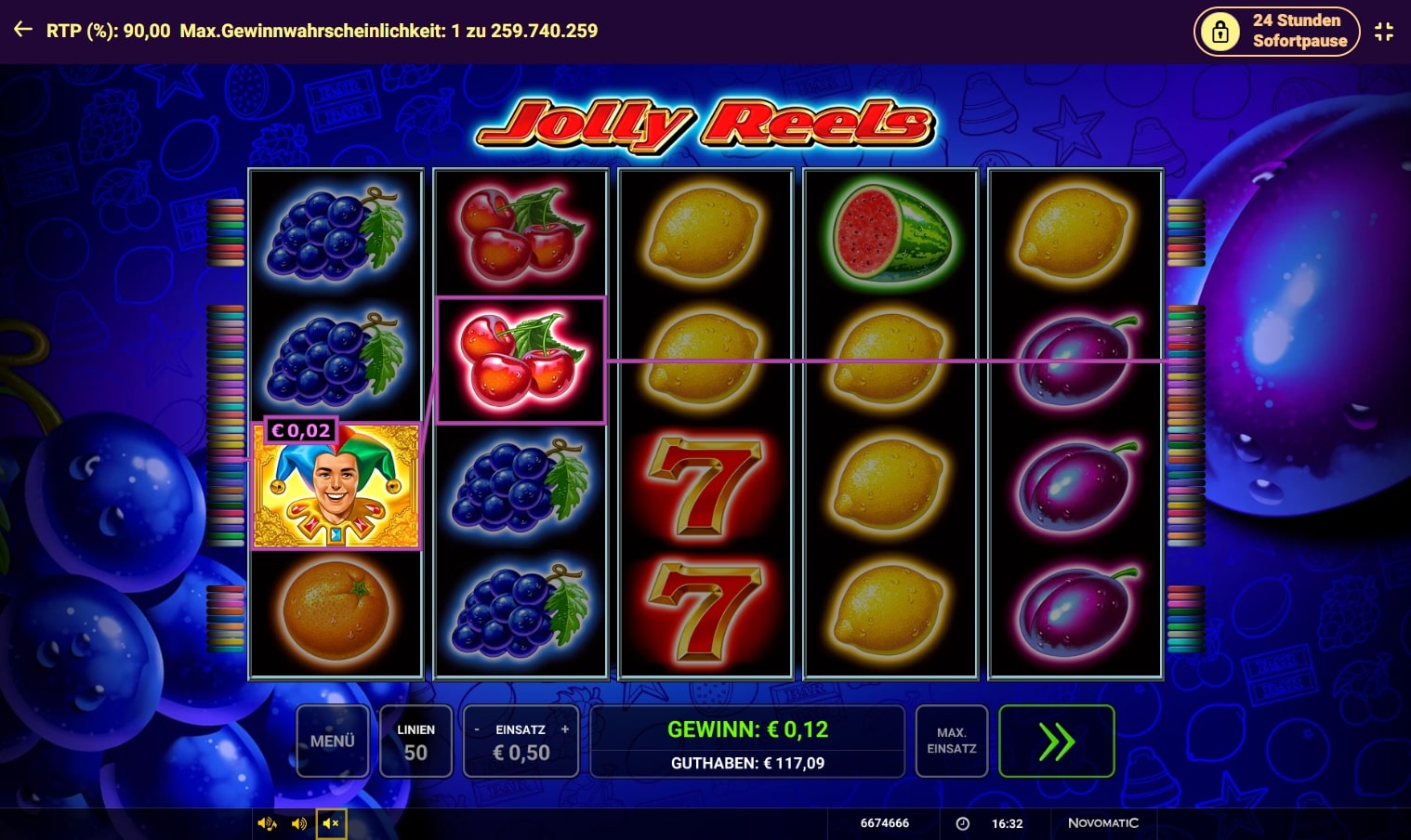Click the Jolly joker symbol showing € 0,02

336,485
